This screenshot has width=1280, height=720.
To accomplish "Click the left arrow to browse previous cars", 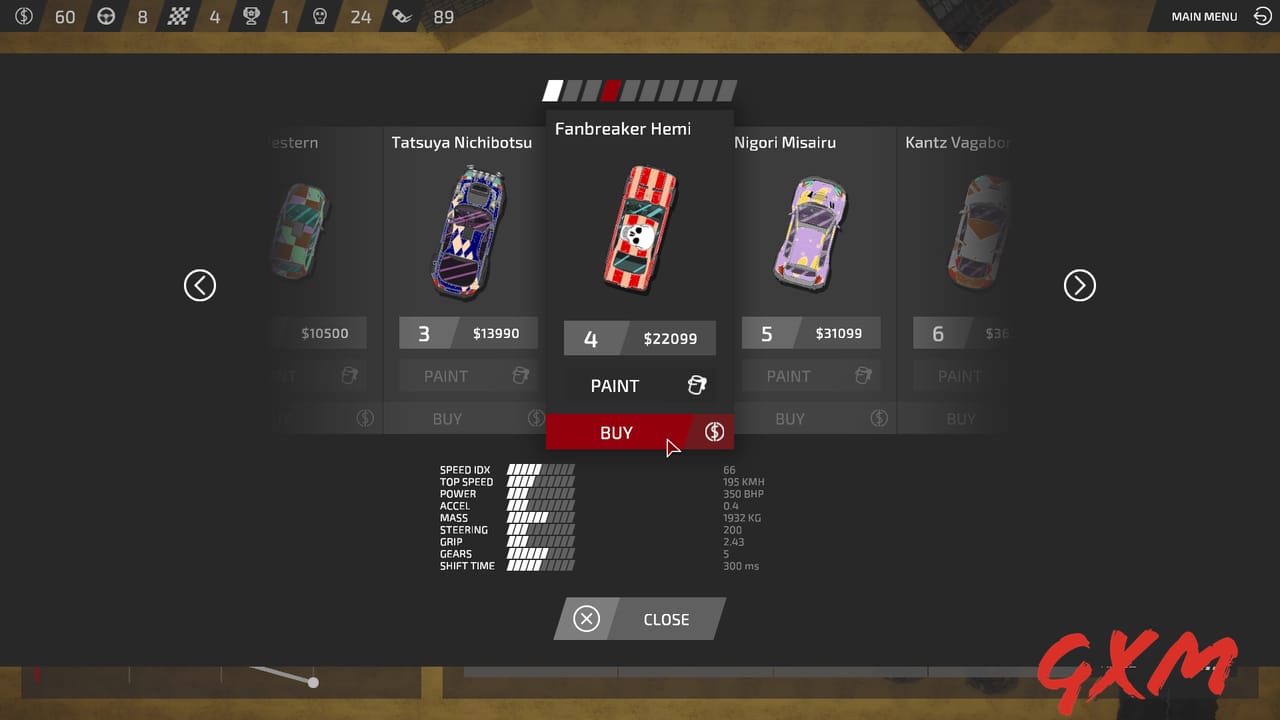I will coord(200,285).
